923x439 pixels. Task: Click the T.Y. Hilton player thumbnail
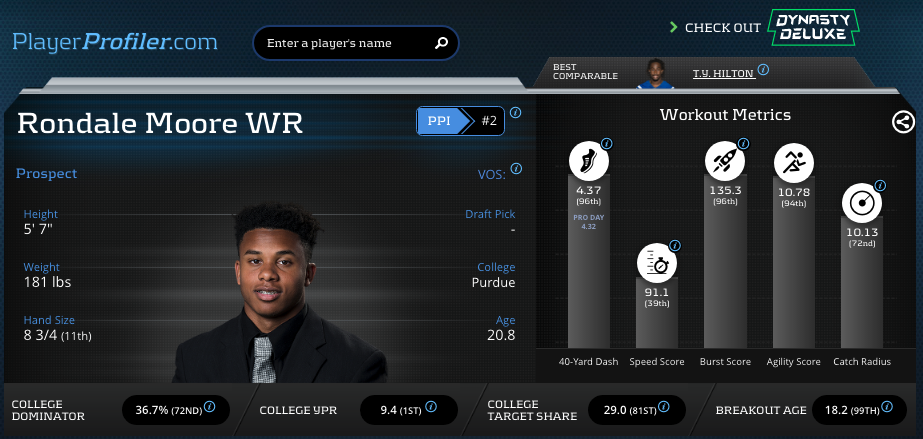point(656,74)
